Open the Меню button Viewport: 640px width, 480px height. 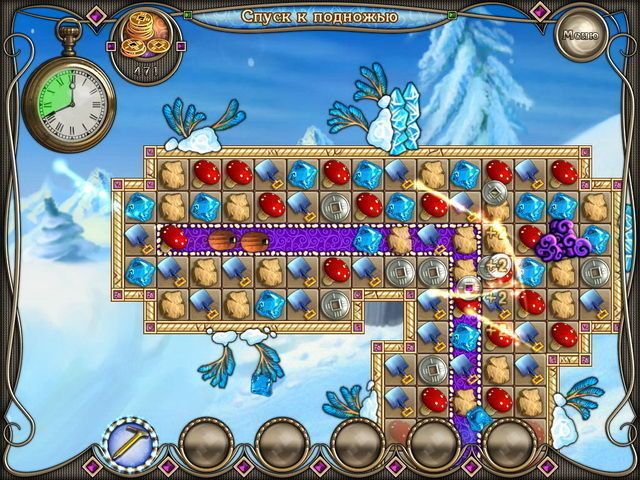[x=579, y=36]
